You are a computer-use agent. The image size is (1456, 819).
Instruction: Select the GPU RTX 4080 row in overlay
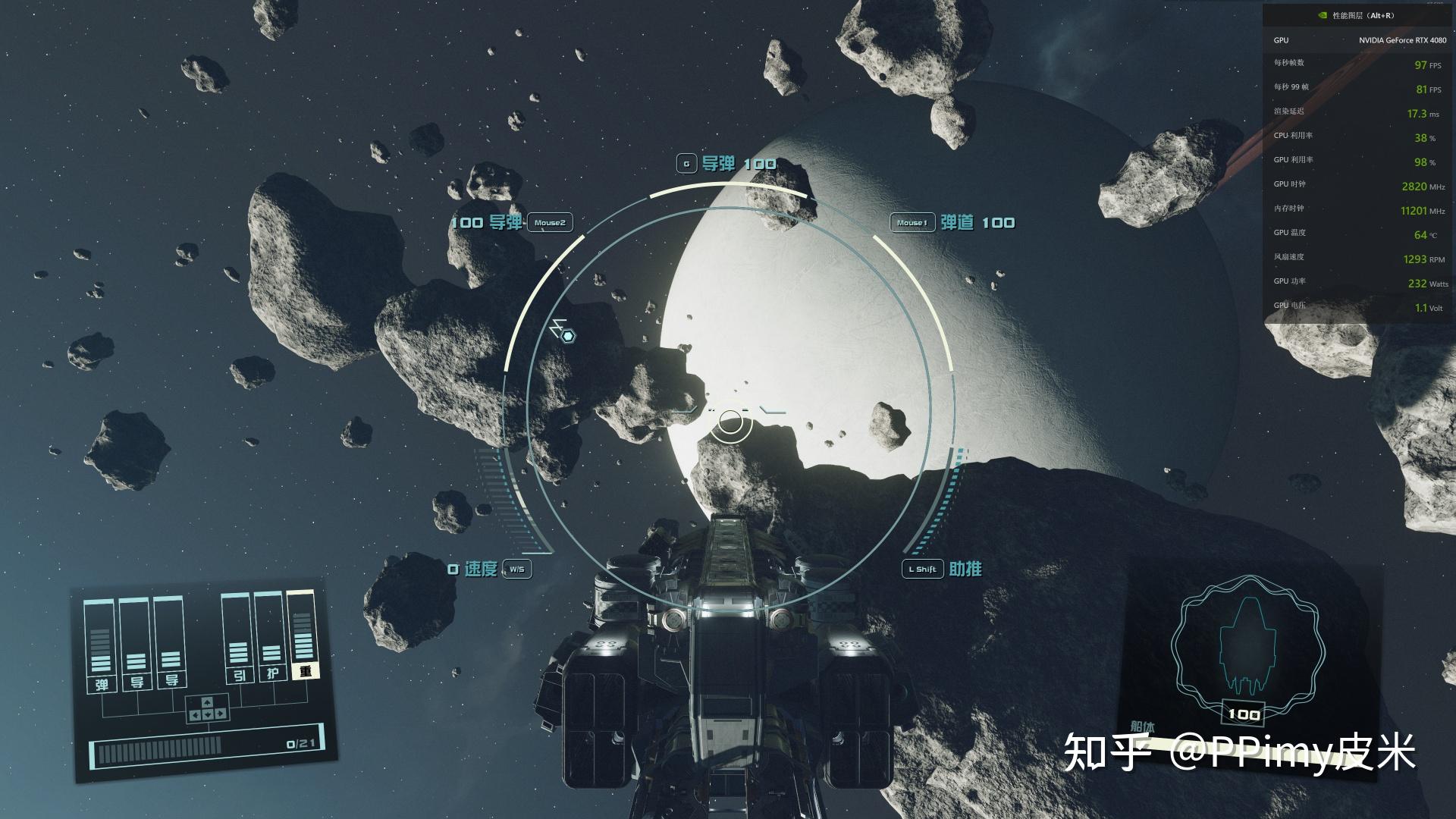coord(1357,41)
